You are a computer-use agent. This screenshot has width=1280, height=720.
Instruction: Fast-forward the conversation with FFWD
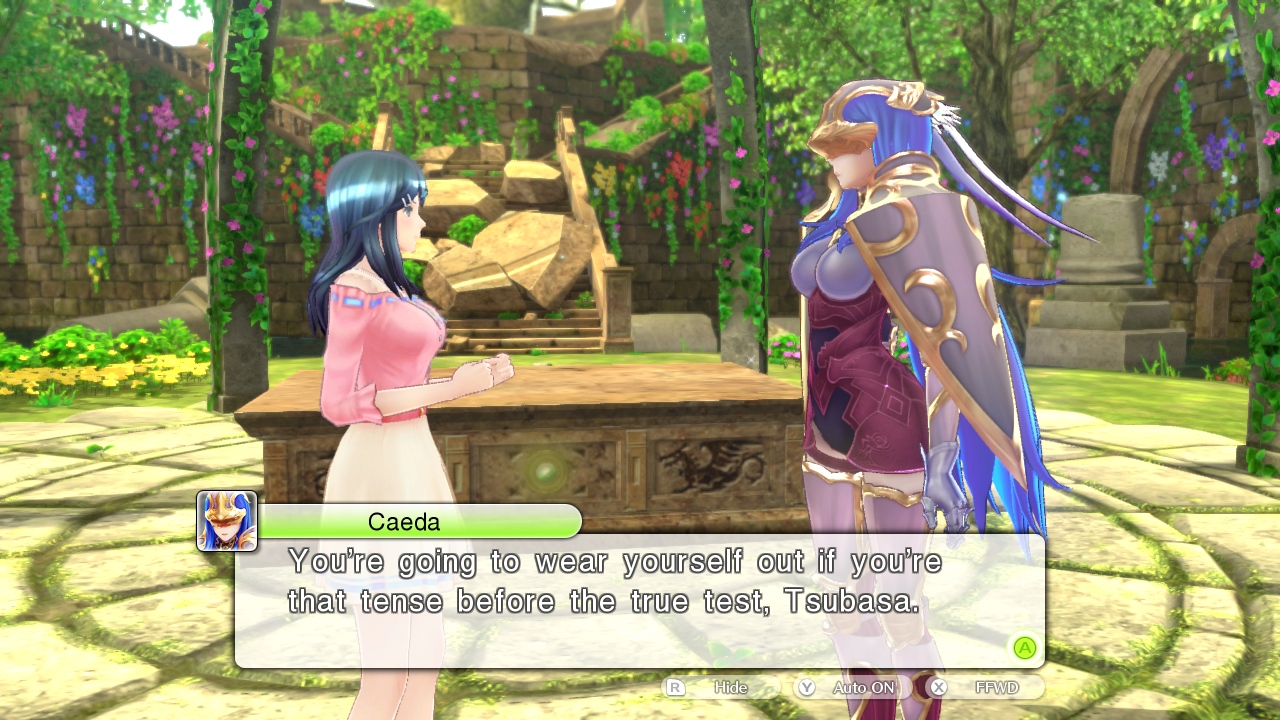click(x=985, y=688)
